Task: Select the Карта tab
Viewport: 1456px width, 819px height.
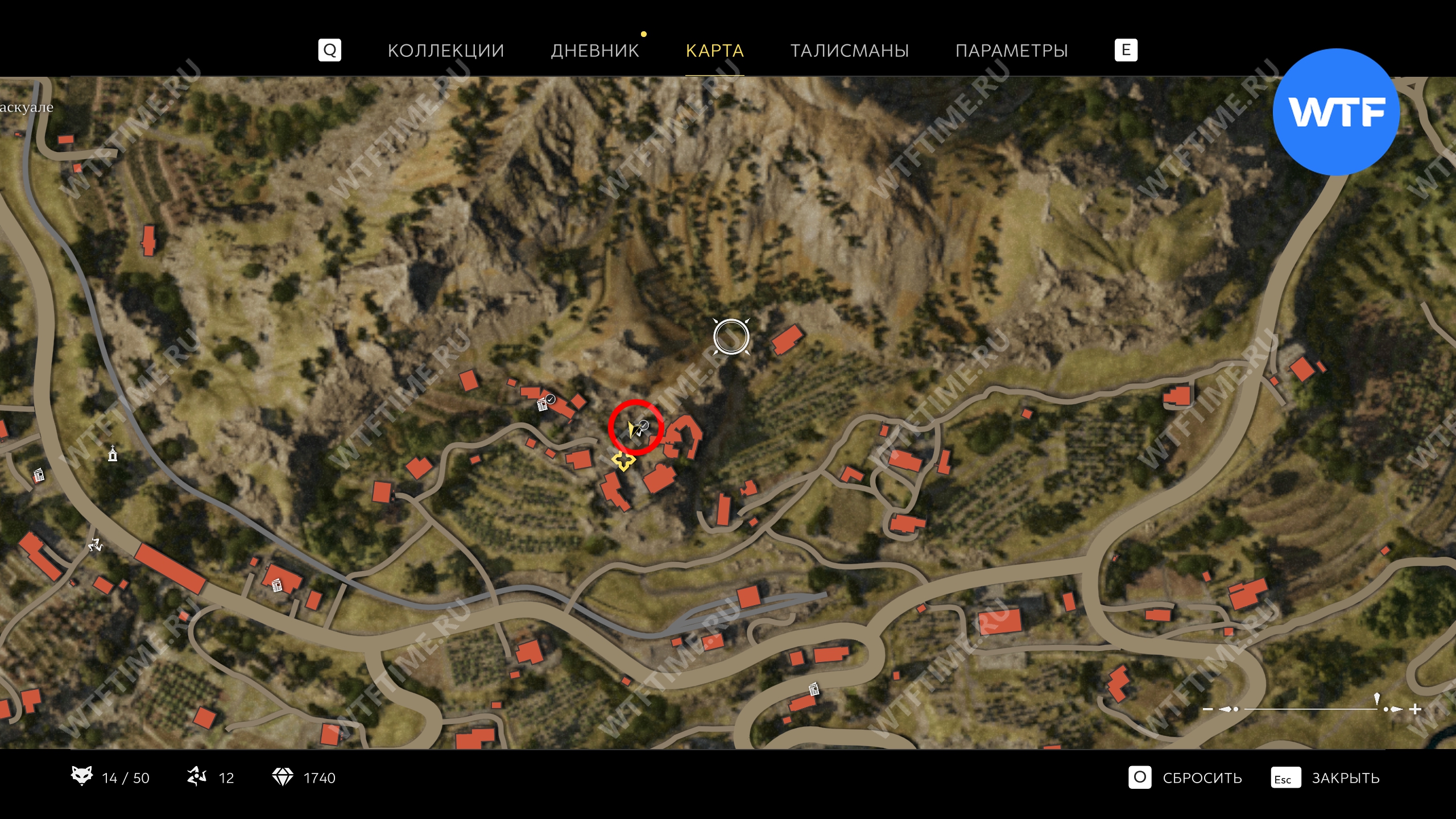Action: [x=714, y=51]
